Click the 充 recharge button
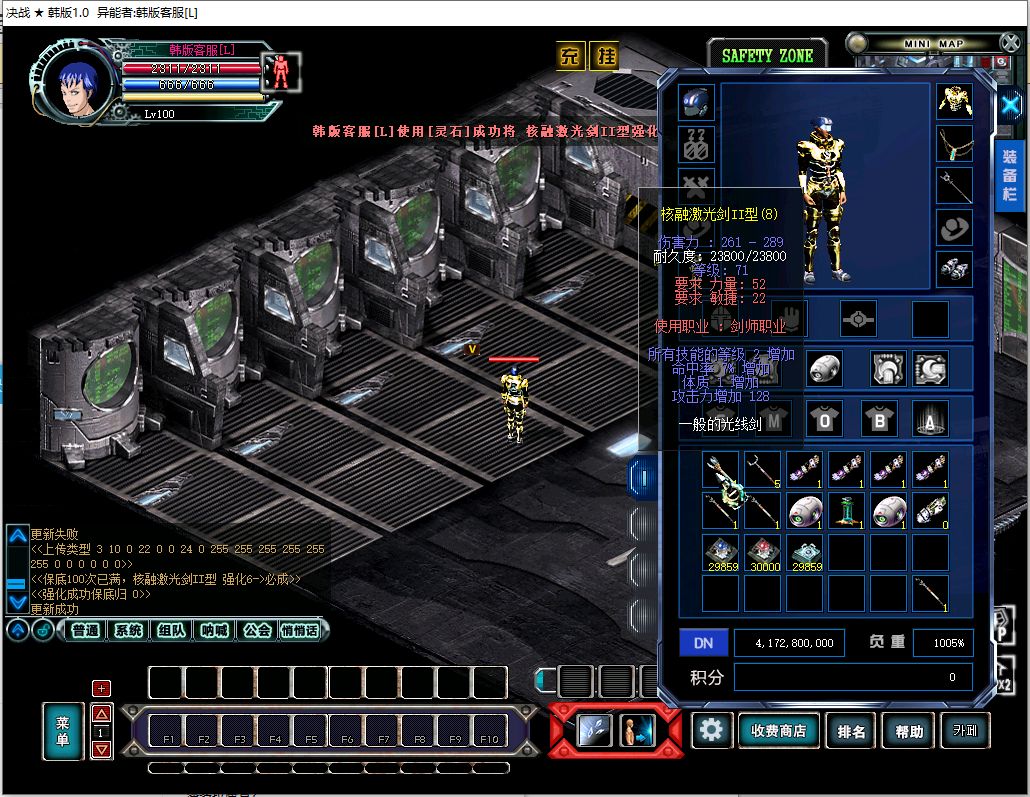The height and width of the screenshot is (797, 1030). point(570,56)
